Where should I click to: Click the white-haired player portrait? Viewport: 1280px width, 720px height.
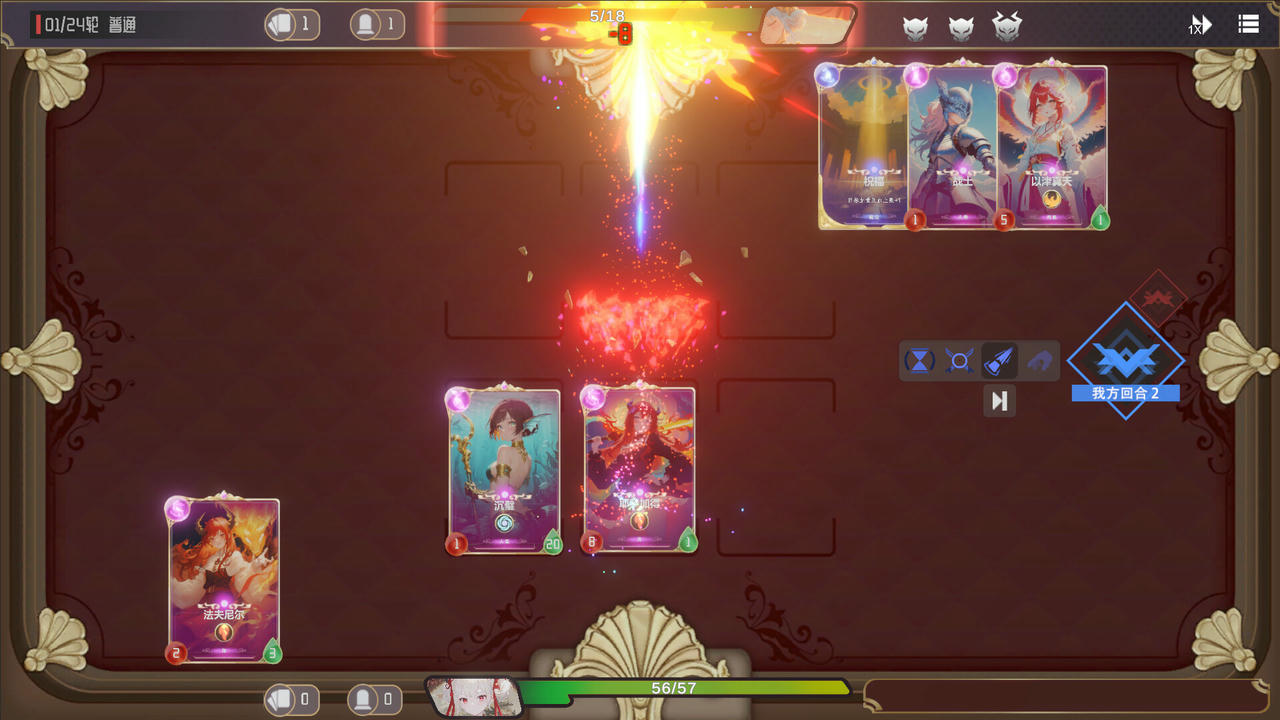tap(474, 696)
